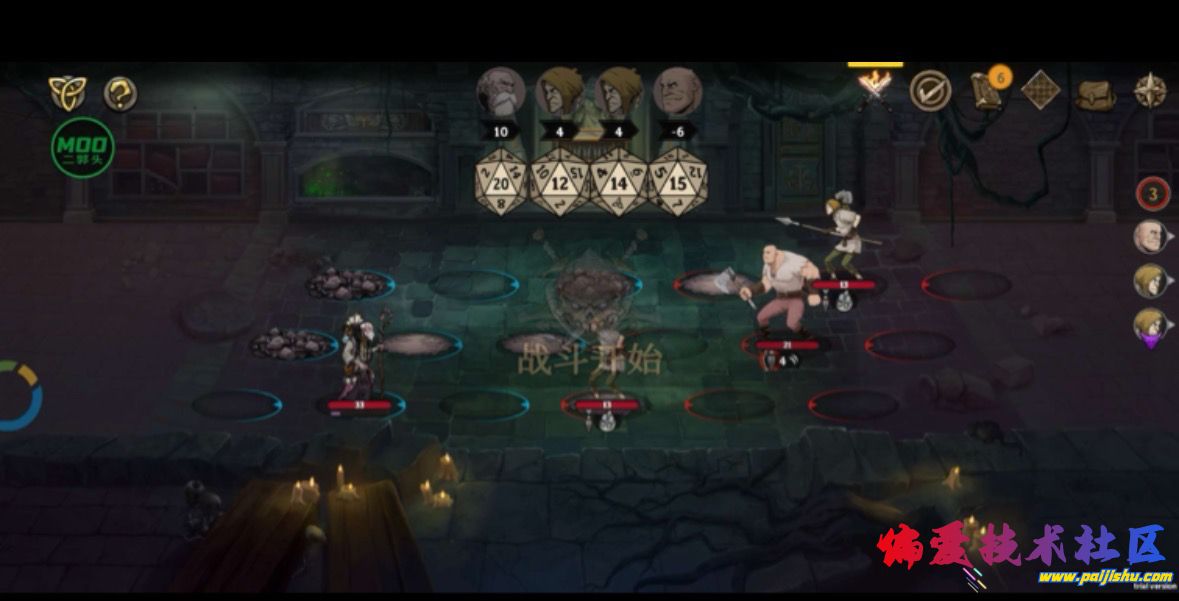Select the white-bearded old man initiative portrait
Screen dimensions: 1179x601
pyautogui.click(x=500, y=92)
